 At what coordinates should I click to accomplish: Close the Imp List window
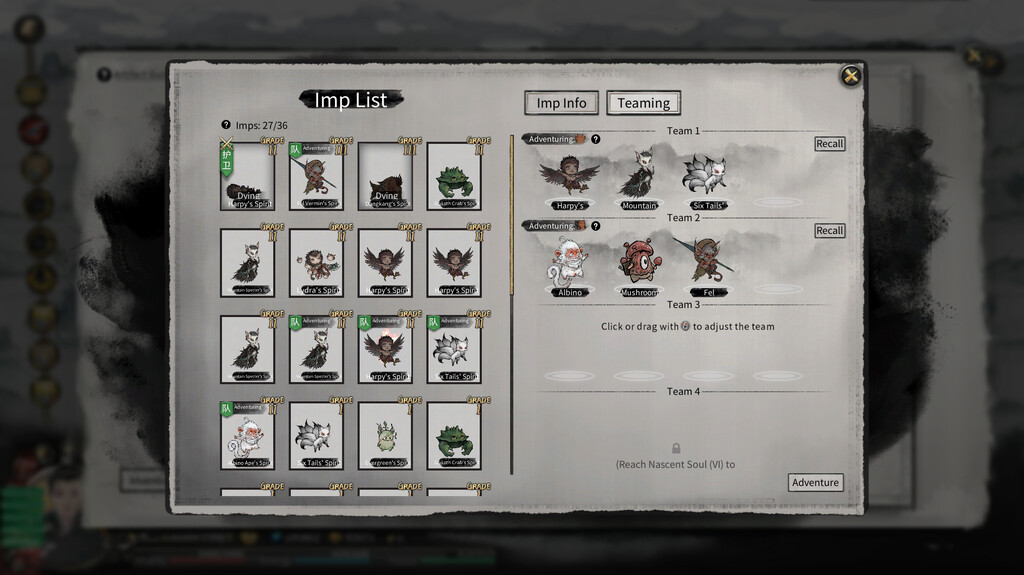click(x=850, y=76)
